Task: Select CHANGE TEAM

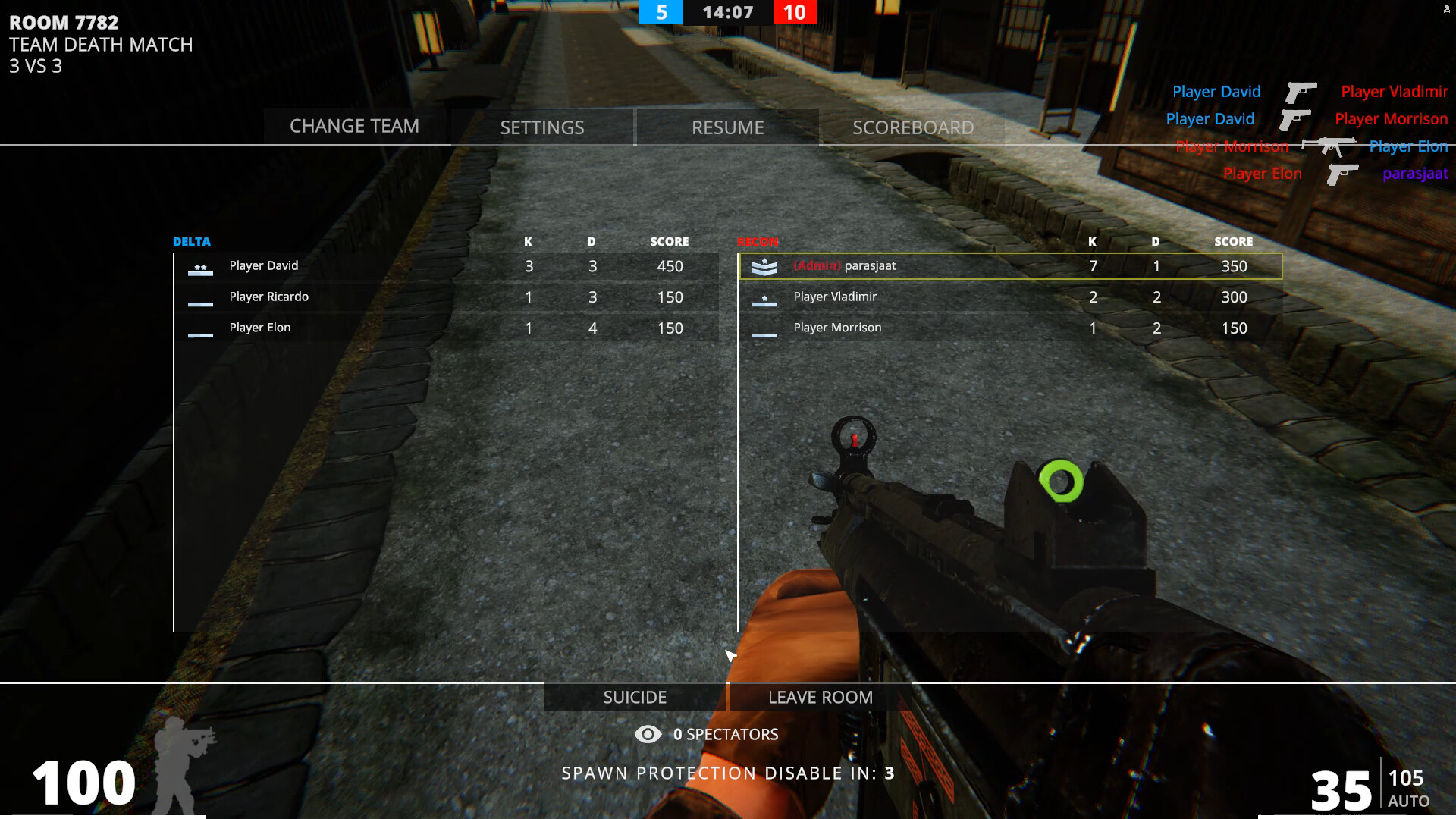Action: pyautogui.click(x=353, y=126)
